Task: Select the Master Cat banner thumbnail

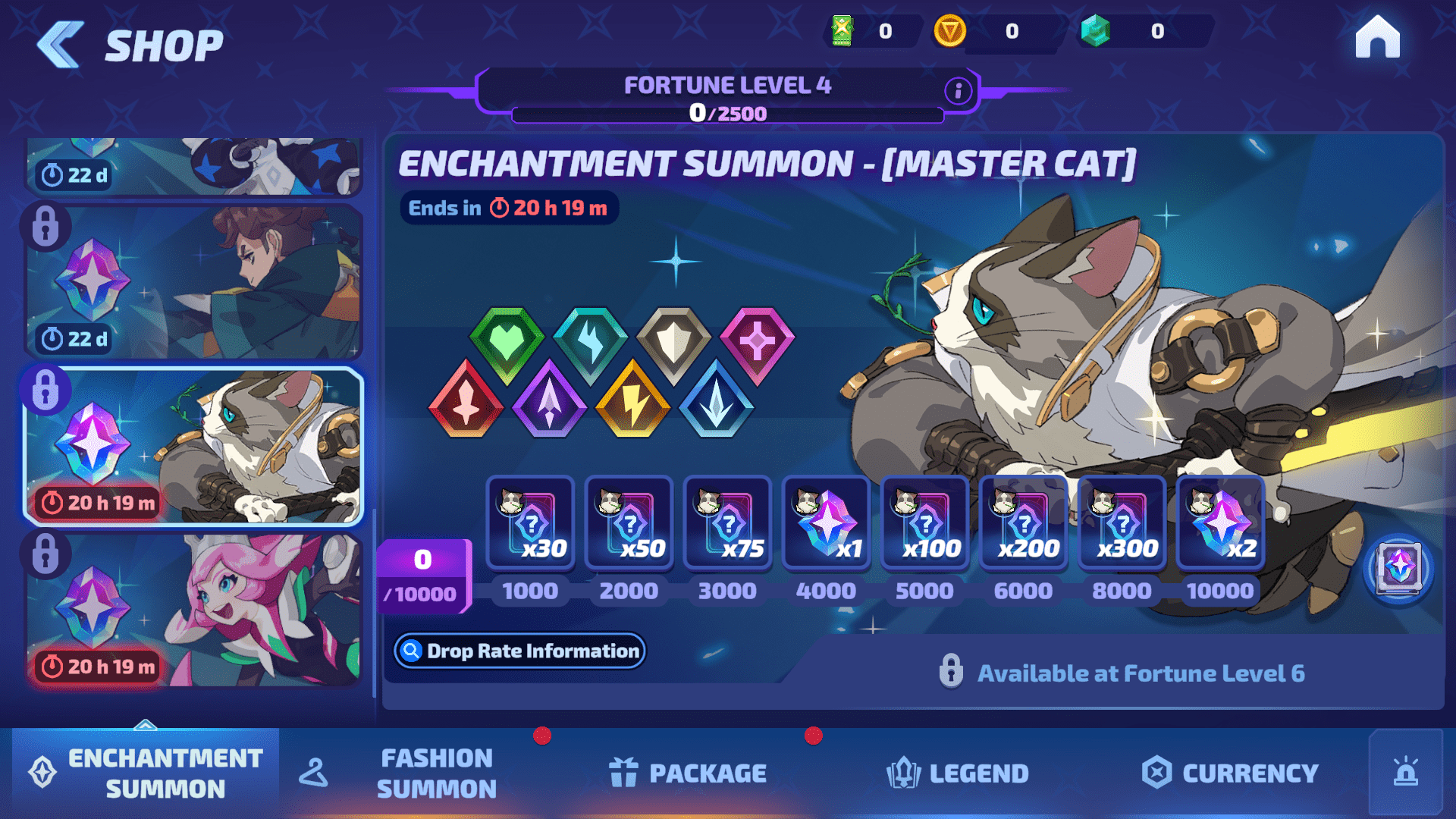Action: coord(194,447)
